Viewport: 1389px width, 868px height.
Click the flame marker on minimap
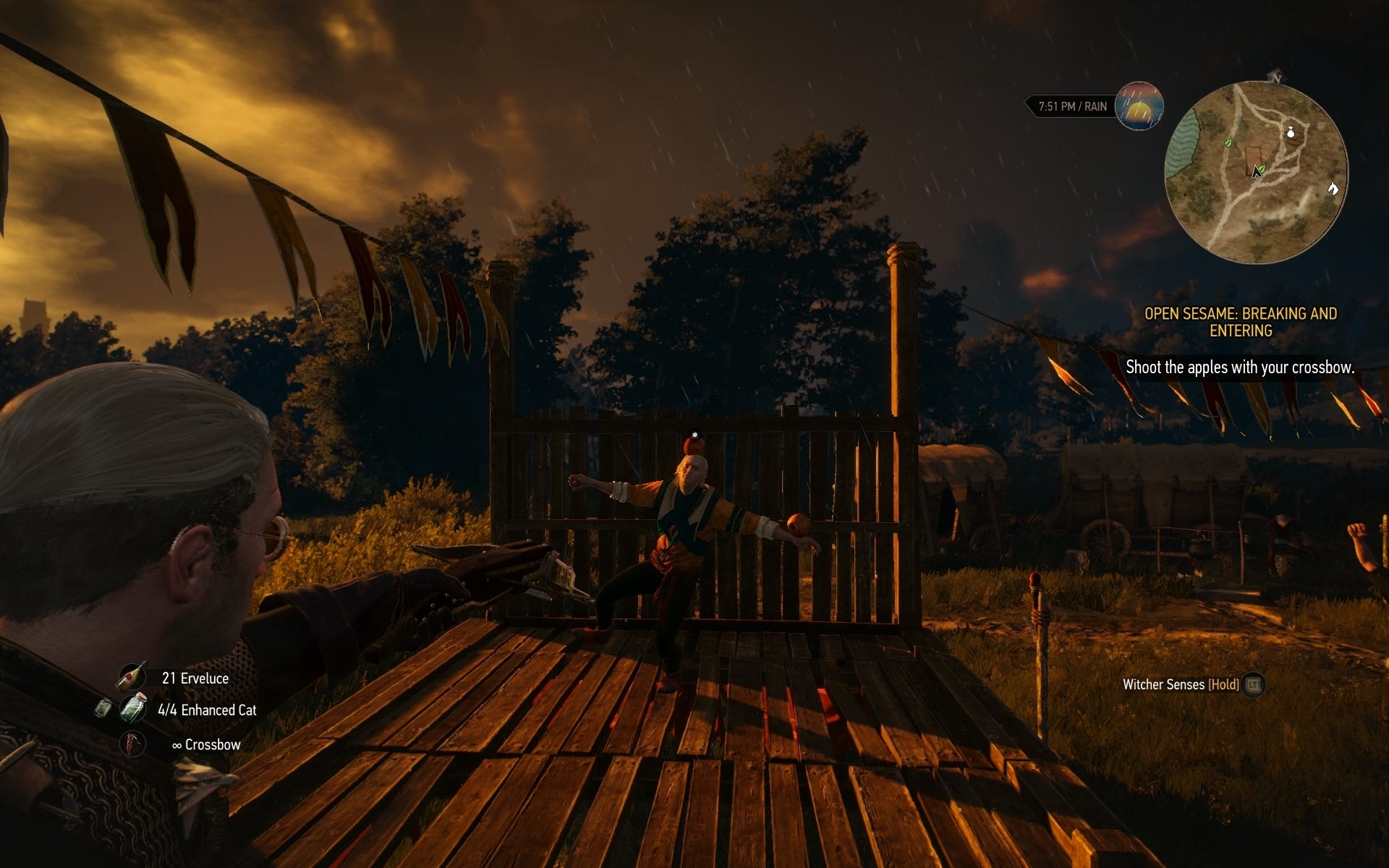(x=1333, y=189)
